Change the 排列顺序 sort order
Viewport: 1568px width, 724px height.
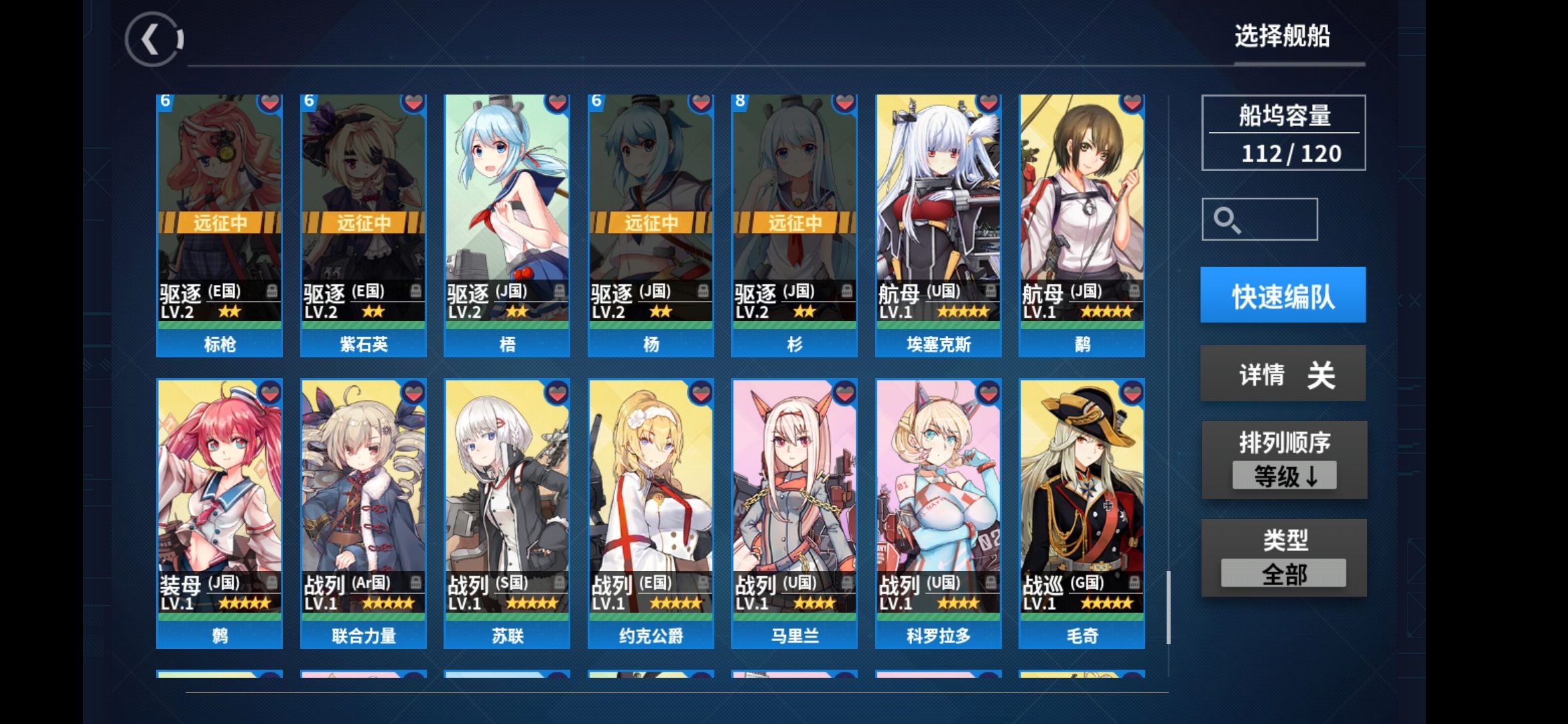pos(1284,461)
